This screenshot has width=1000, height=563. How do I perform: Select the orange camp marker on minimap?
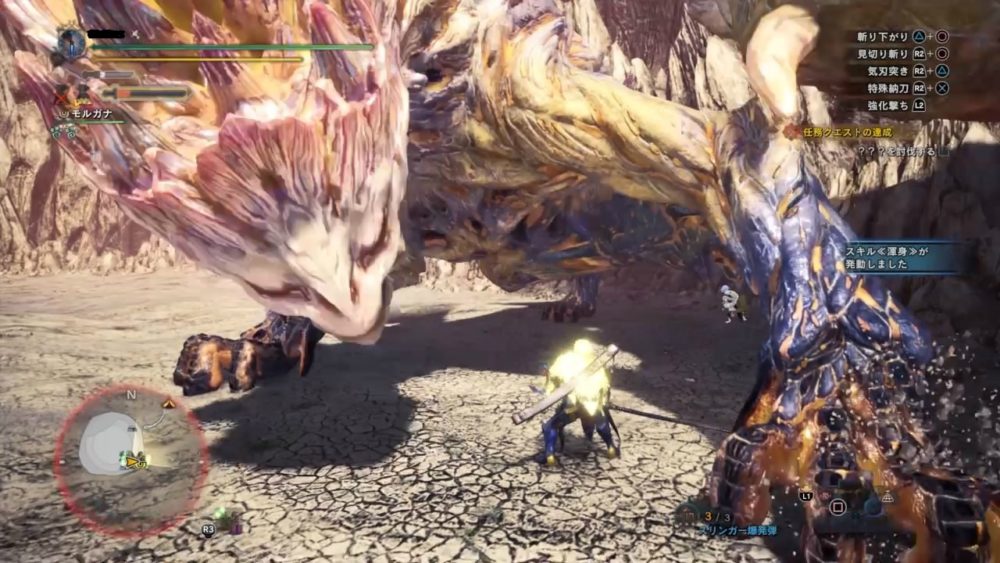tap(168, 403)
